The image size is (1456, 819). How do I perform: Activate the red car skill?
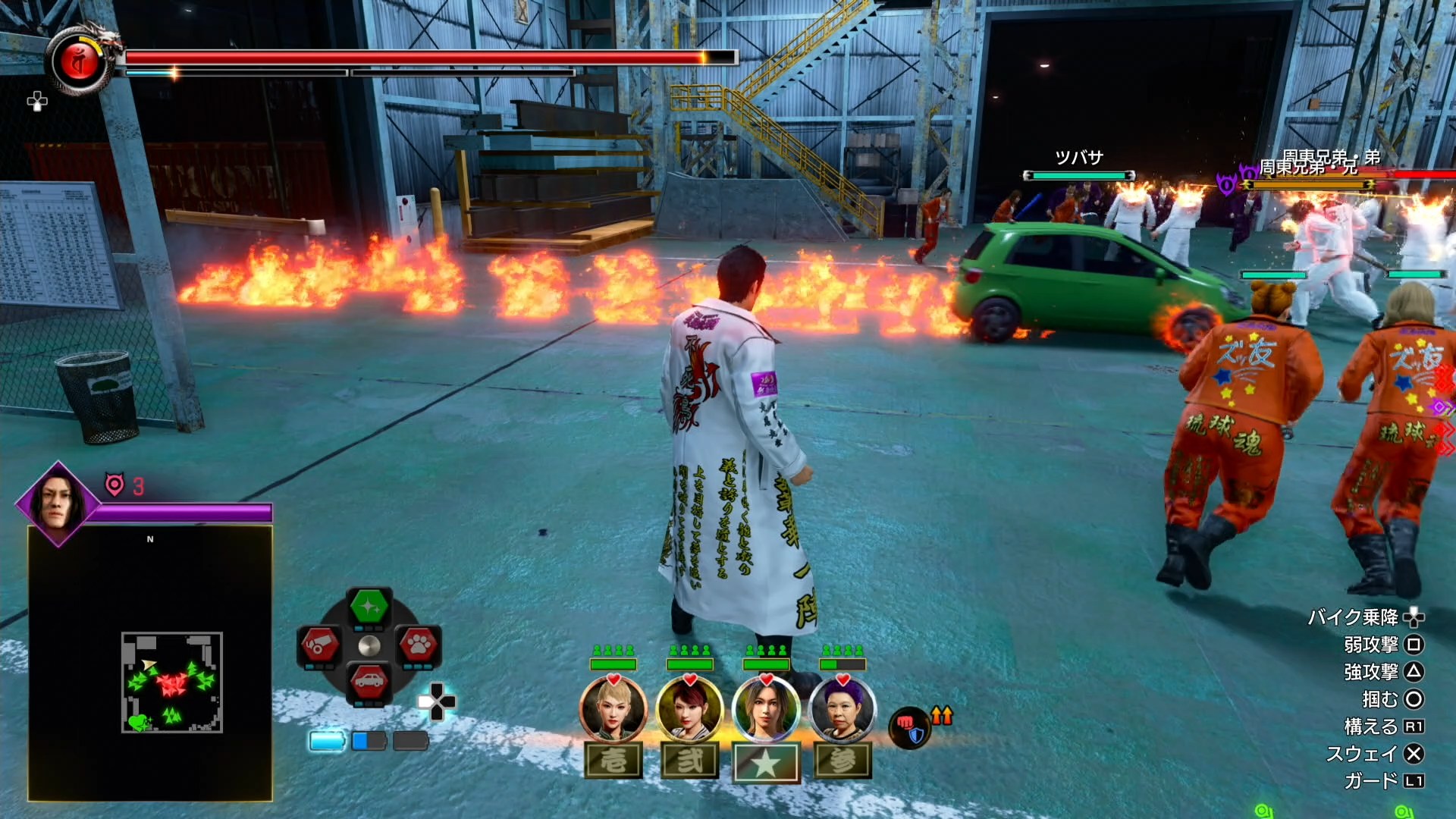pyautogui.click(x=369, y=682)
